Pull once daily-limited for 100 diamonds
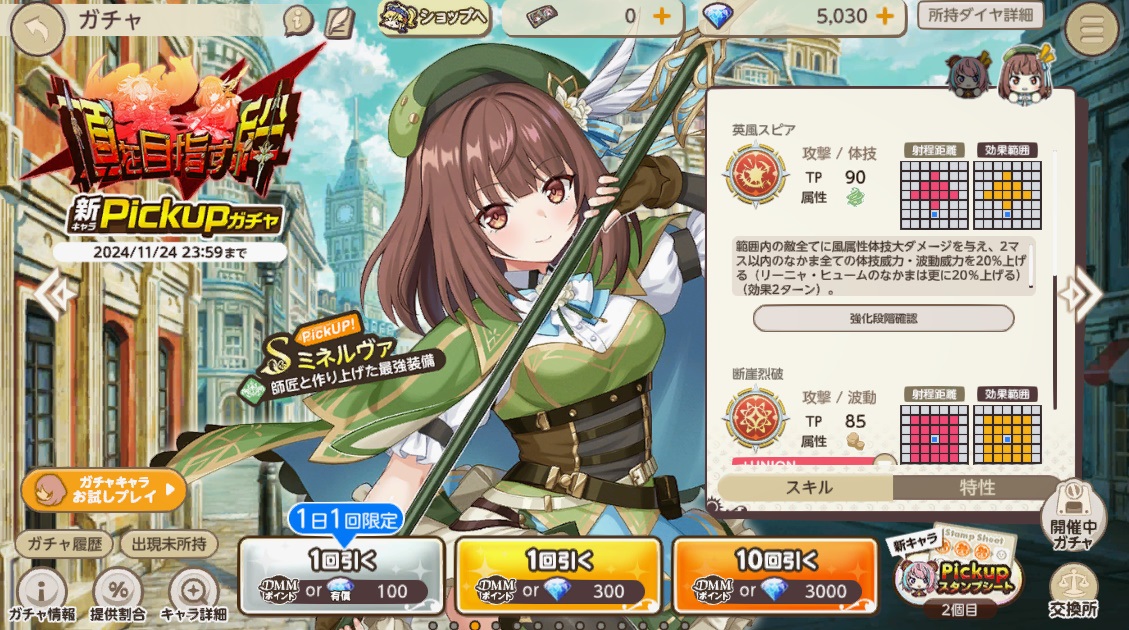 341,575
